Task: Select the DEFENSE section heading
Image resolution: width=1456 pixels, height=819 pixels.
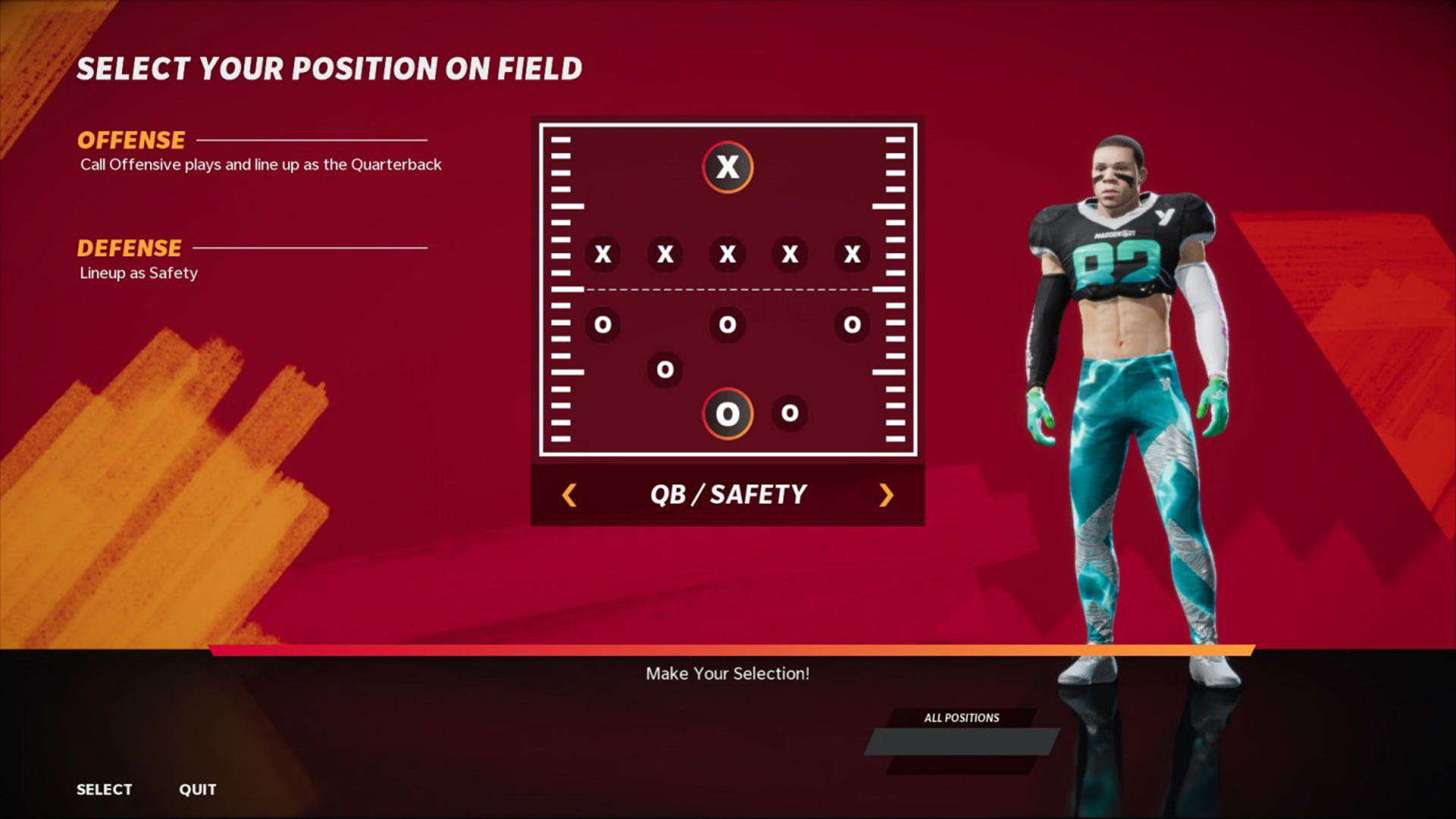Action: point(130,248)
